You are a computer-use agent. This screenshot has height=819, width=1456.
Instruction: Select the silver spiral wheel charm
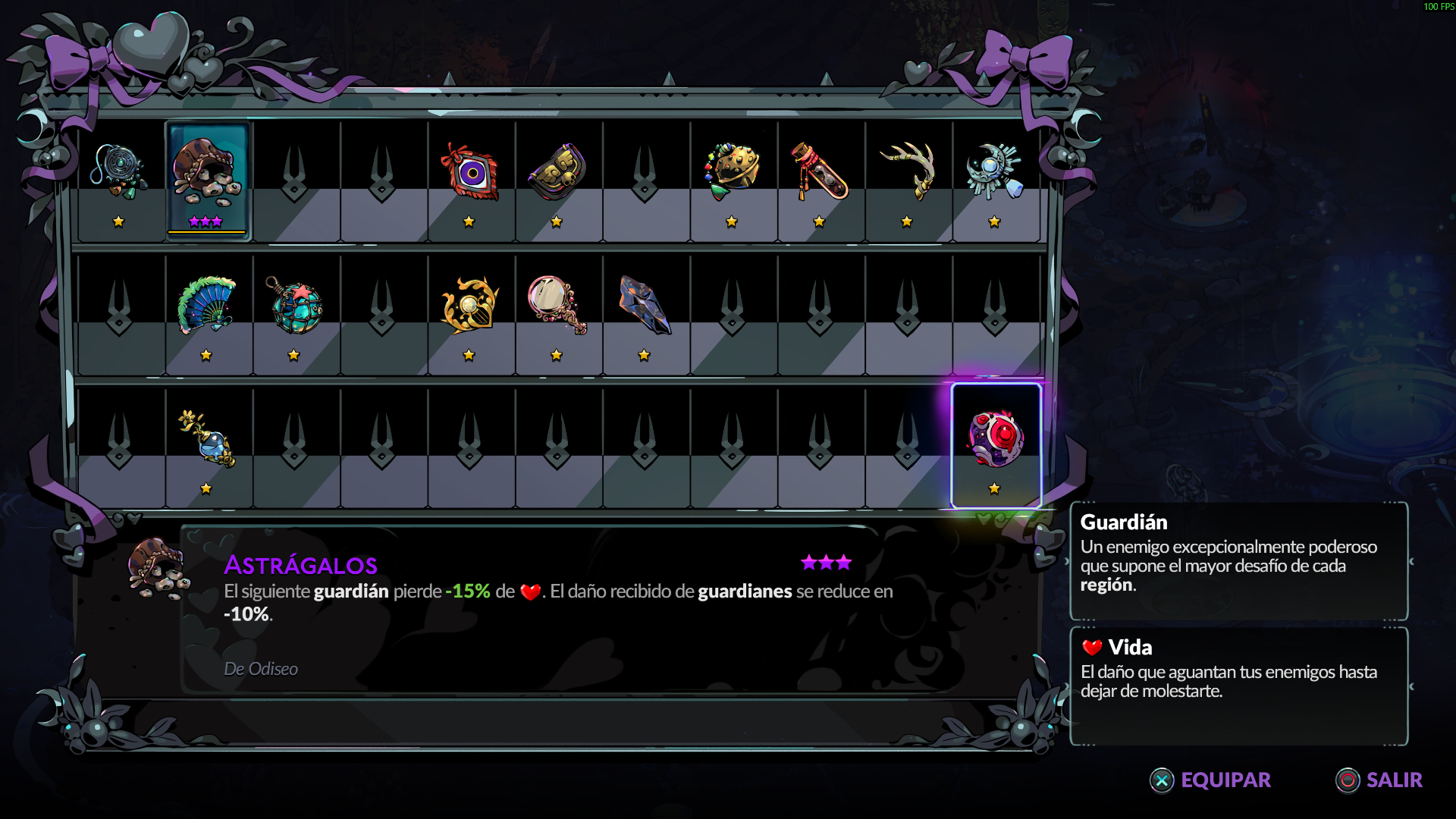pos(119,171)
